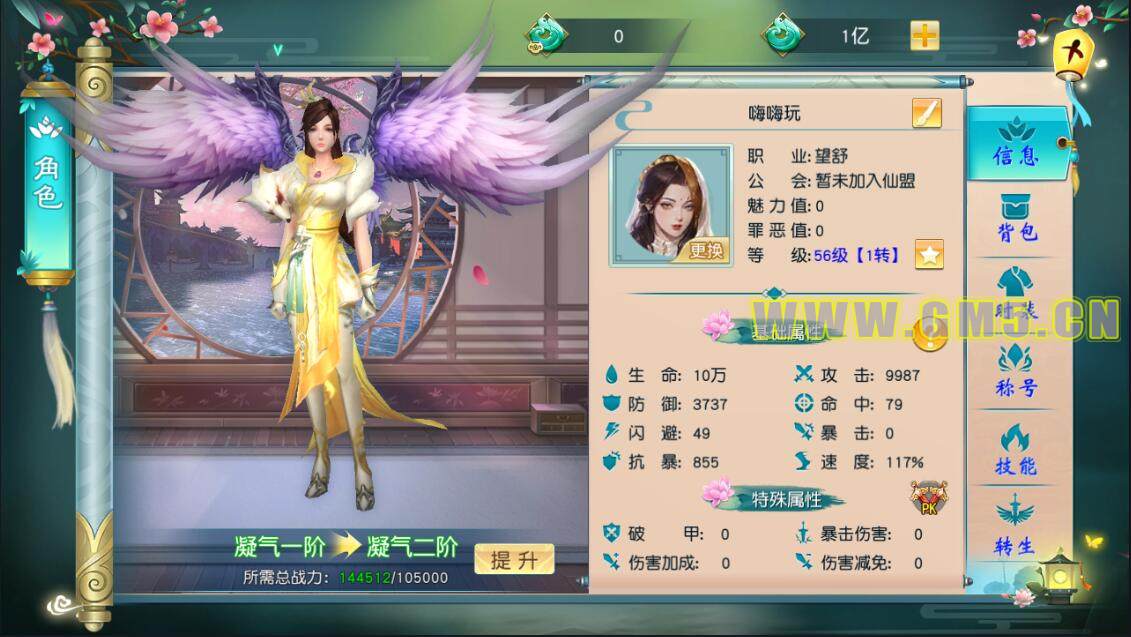Change portrait using the 更换 button
The width and height of the screenshot is (1131, 637).
[x=705, y=251]
